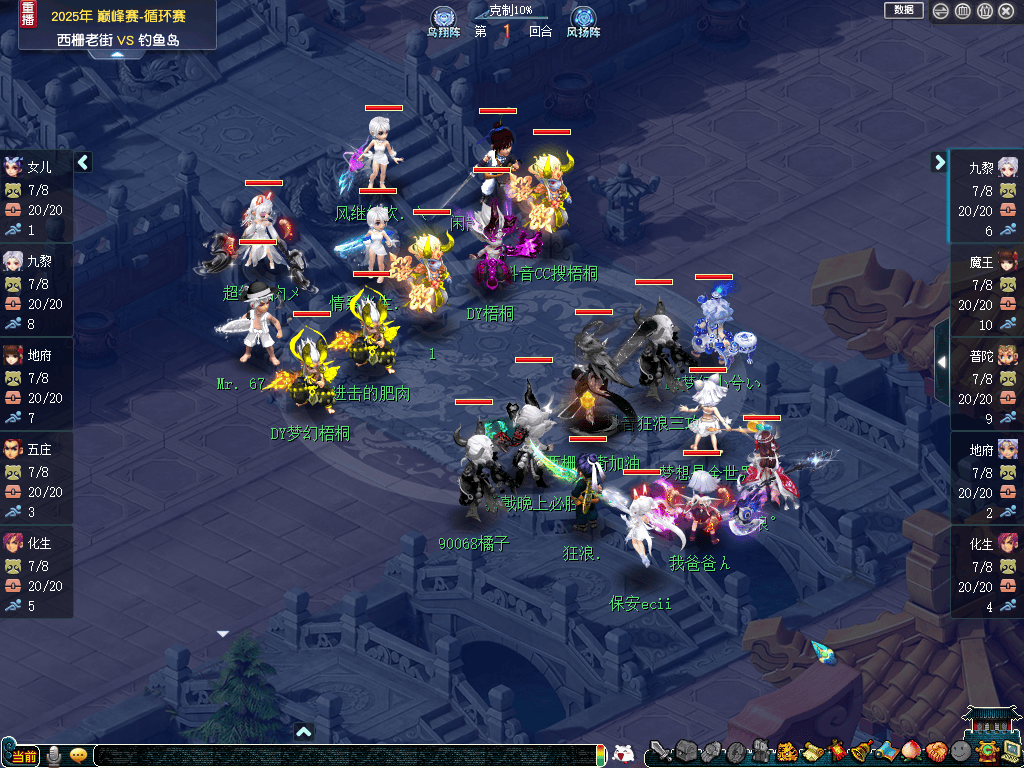Click the tiger head icon in the toolbar
Image resolution: width=1024 pixels, height=768 pixels.
(785, 751)
